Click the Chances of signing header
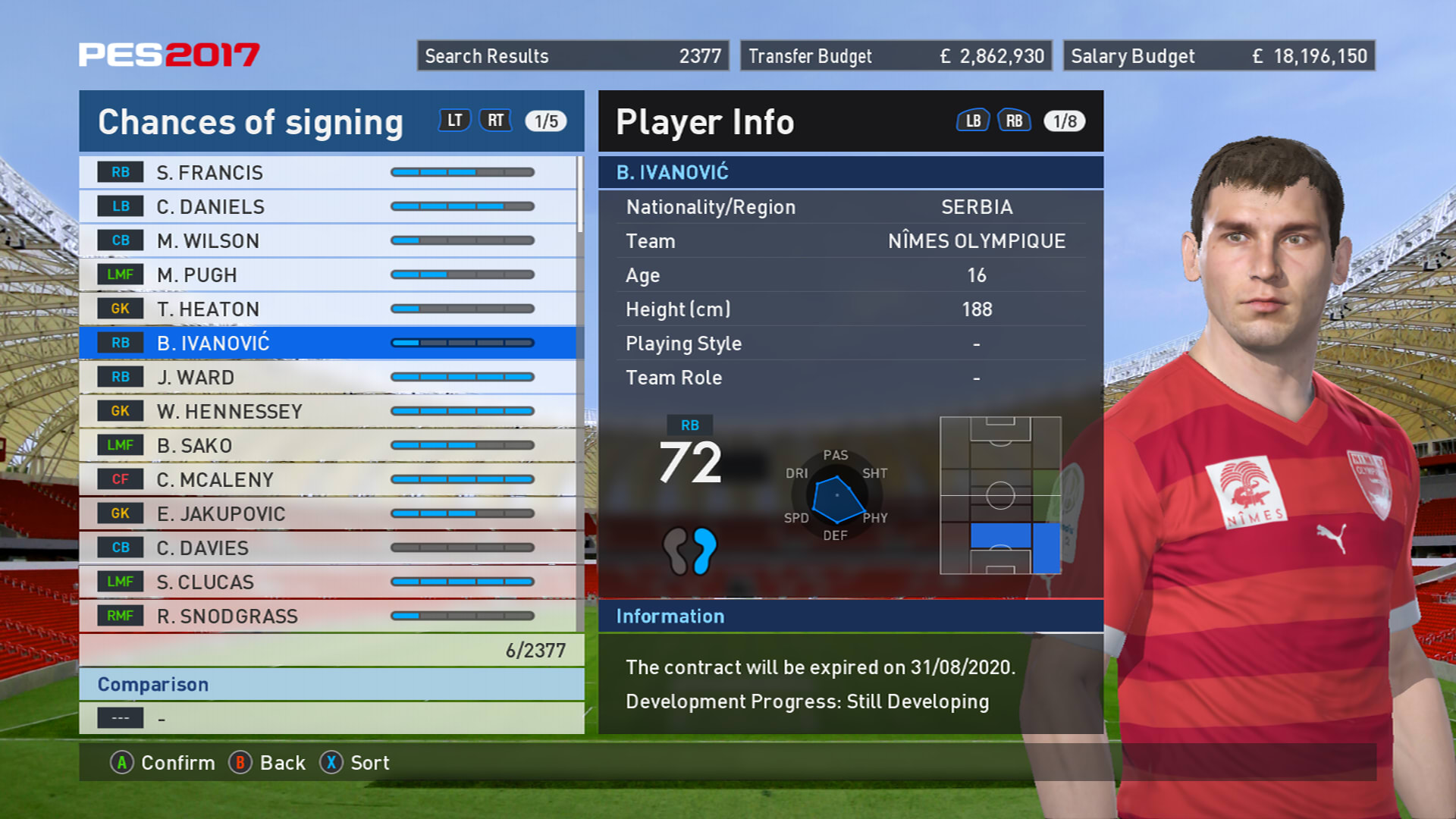The width and height of the screenshot is (1456, 819). pyautogui.click(x=250, y=121)
